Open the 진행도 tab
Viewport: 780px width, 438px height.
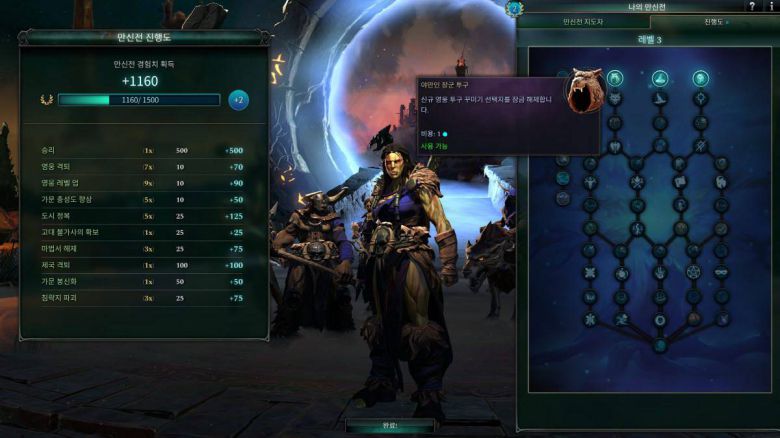(713, 21)
